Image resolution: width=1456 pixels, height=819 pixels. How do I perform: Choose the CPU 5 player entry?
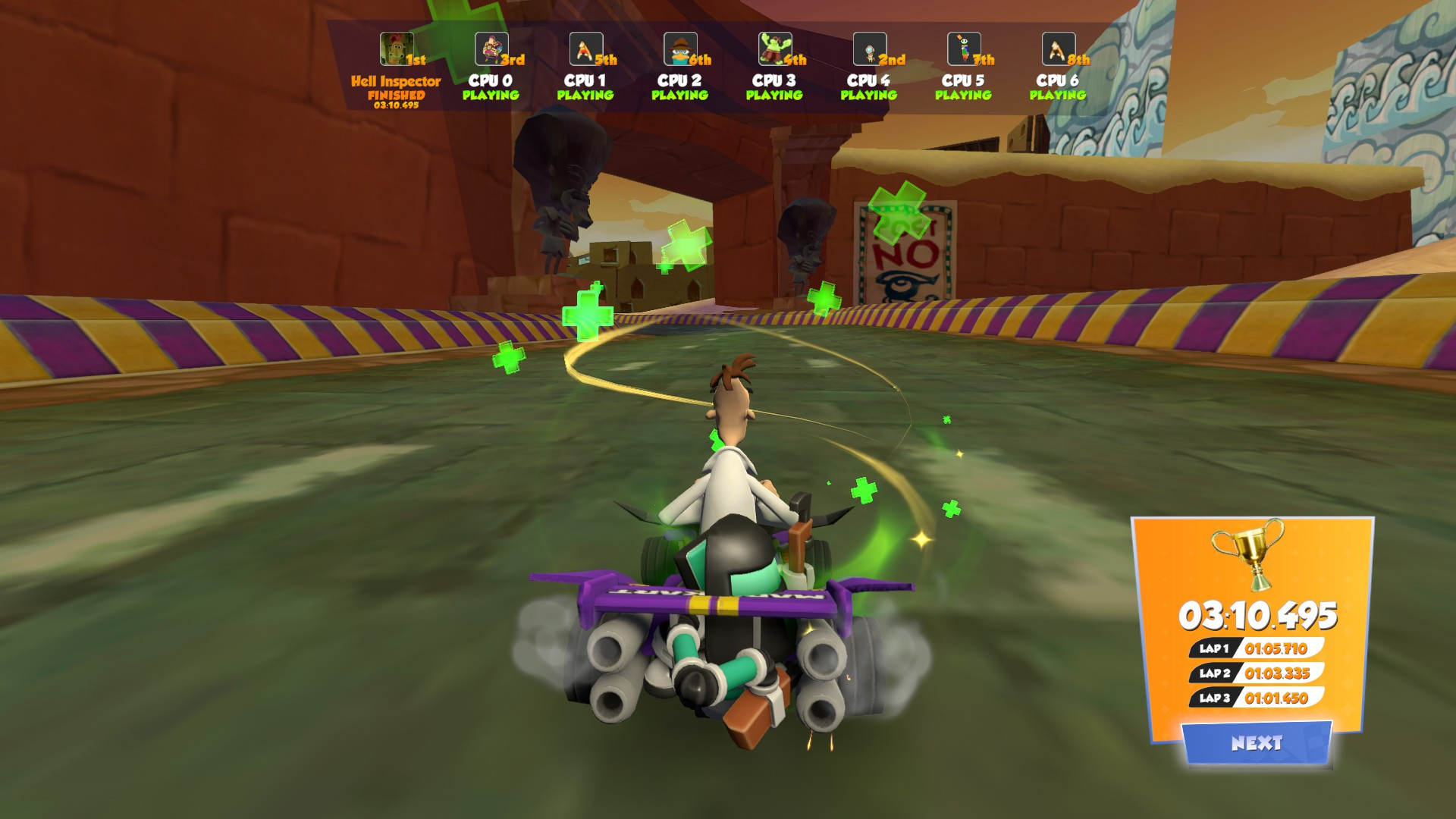(963, 80)
